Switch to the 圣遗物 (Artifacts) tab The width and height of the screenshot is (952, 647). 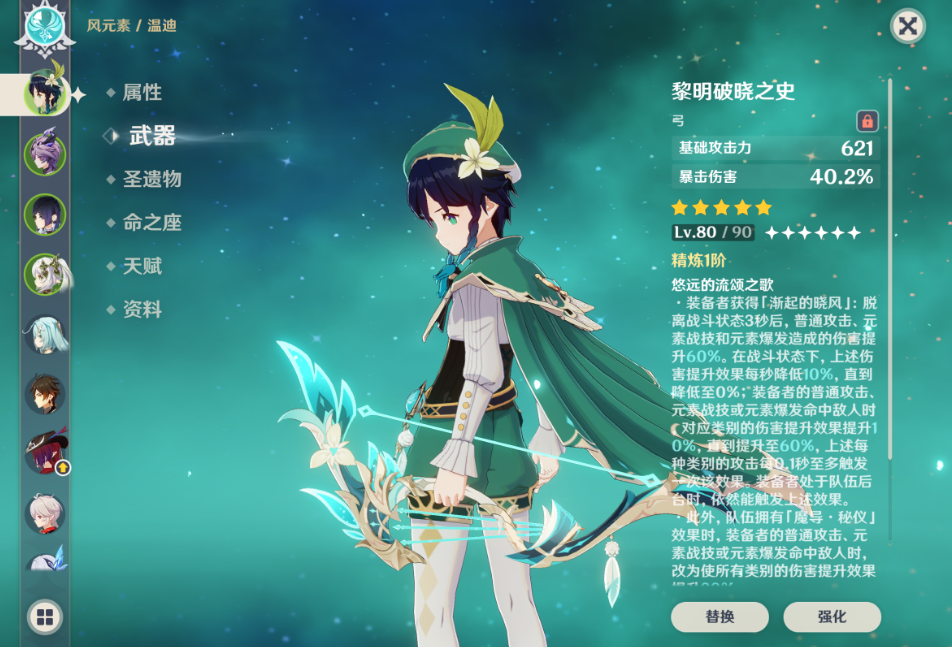coord(151,180)
